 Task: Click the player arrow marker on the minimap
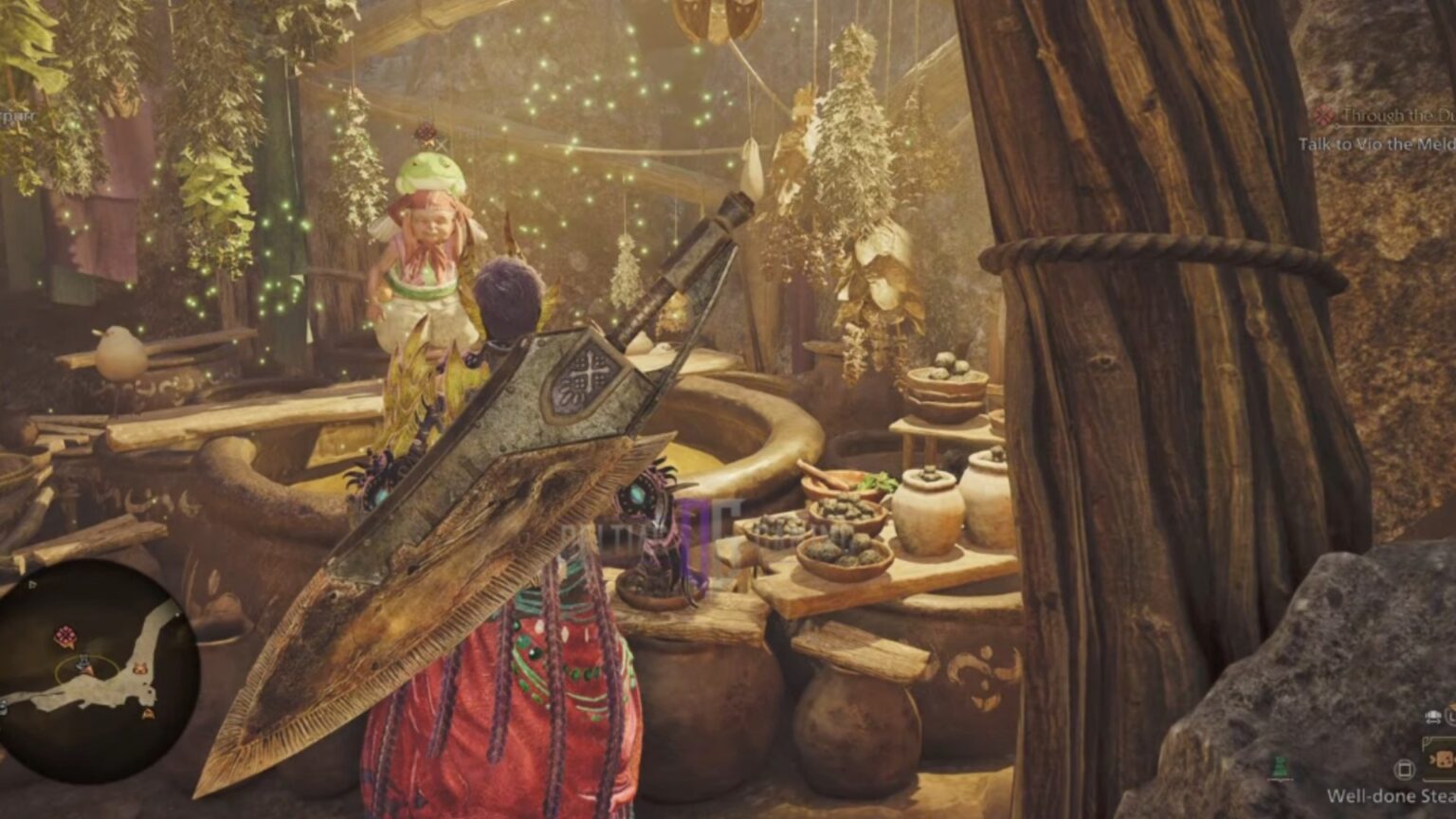84,664
